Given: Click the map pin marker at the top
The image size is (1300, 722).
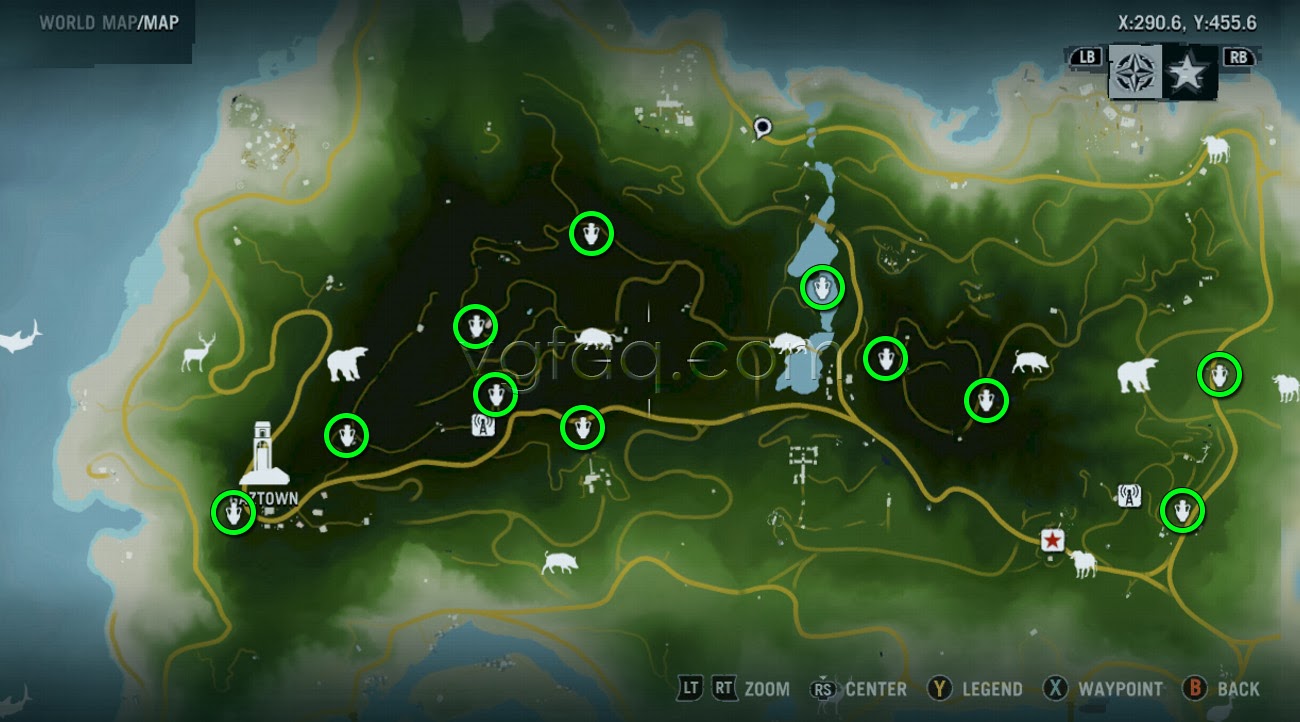Looking at the screenshot, I should point(764,128).
